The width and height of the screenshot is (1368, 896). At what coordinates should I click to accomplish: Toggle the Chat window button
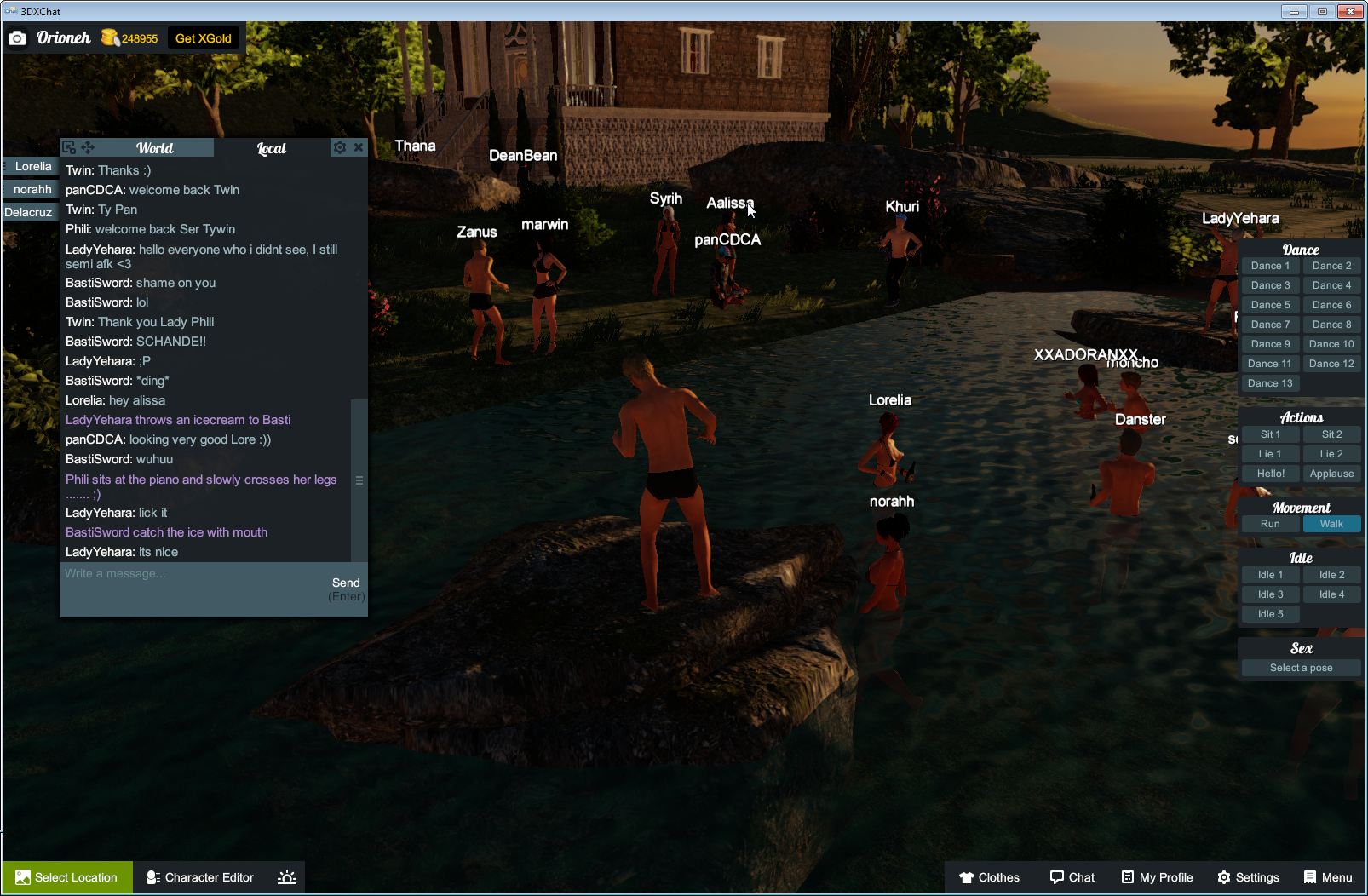(1072, 877)
